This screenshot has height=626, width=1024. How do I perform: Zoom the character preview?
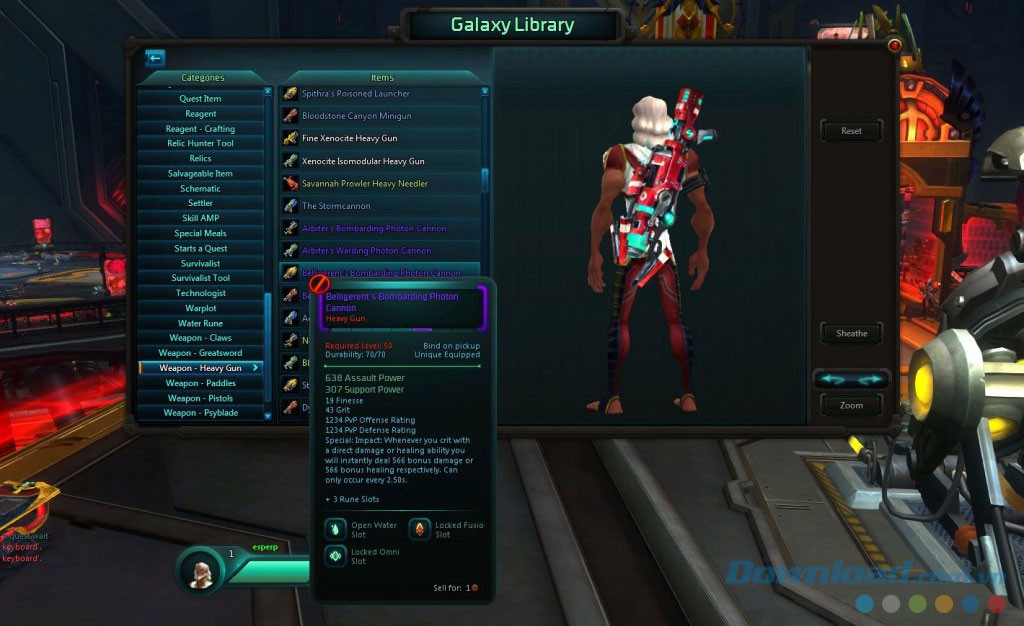[x=851, y=405]
